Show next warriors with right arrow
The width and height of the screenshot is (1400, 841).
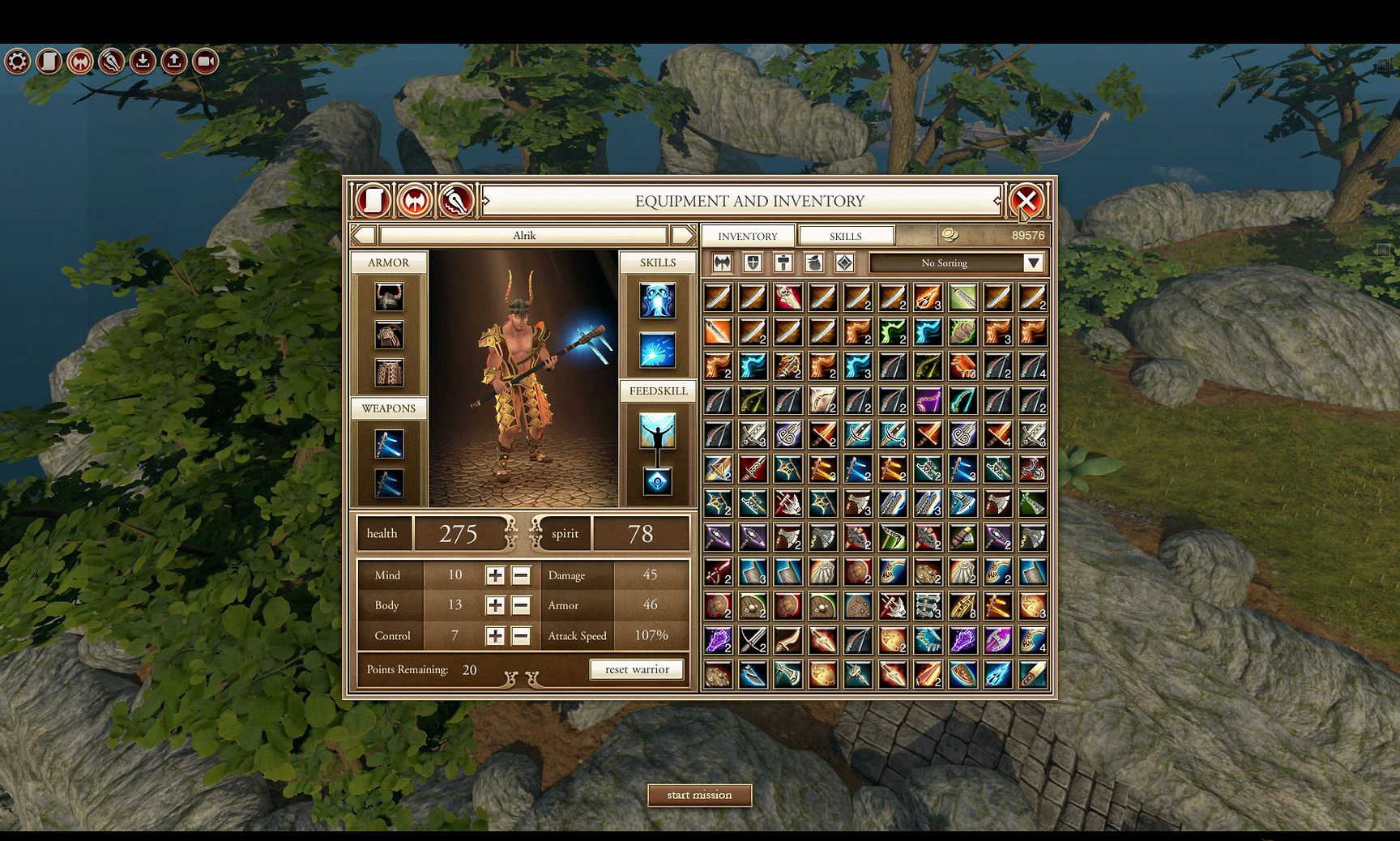tap(683, 235)
